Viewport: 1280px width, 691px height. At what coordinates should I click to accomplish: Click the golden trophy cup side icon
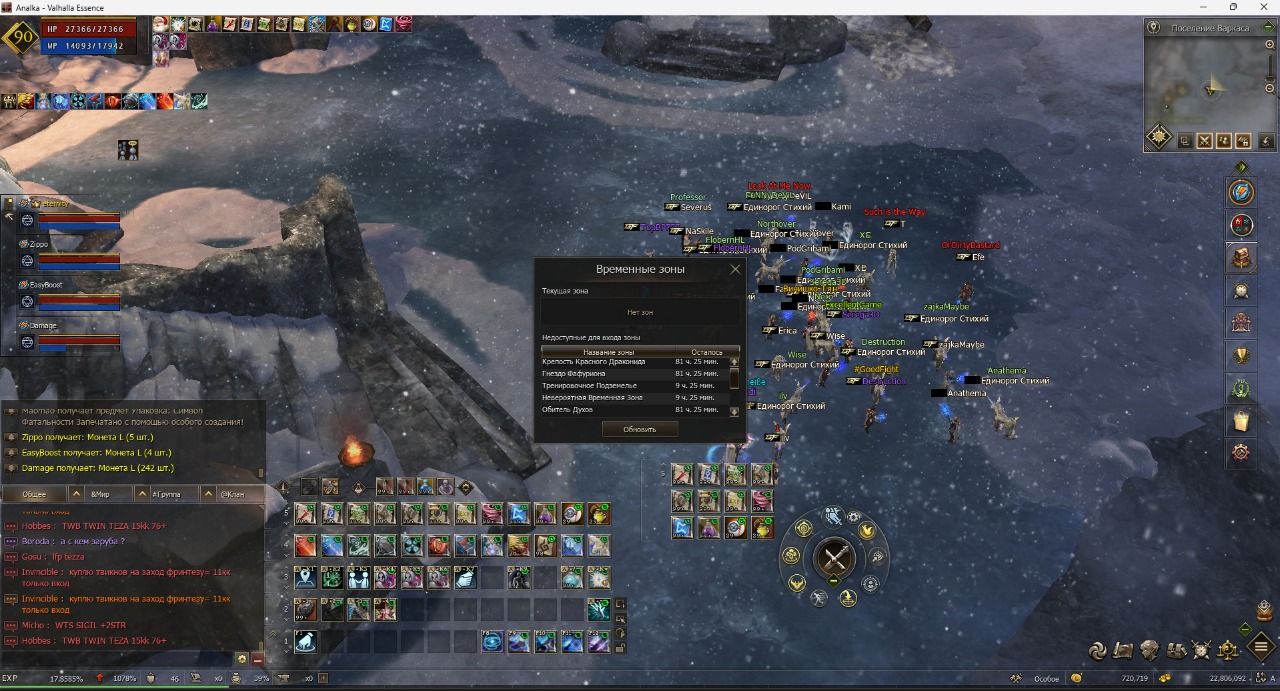pos(1242,354)
